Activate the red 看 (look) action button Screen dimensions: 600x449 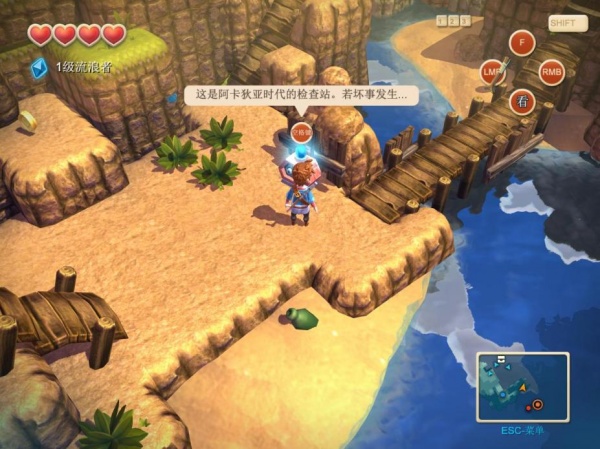point(521,101)
